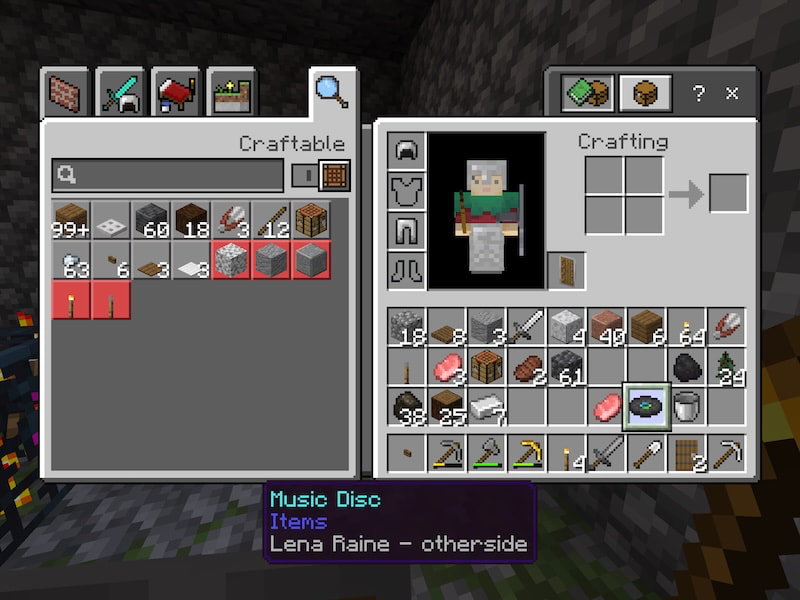Image resolution: width=800 pixels, height=600 pixels.
Task: Open the Construction tab with brick icon
Action: [x=66, y=93]
